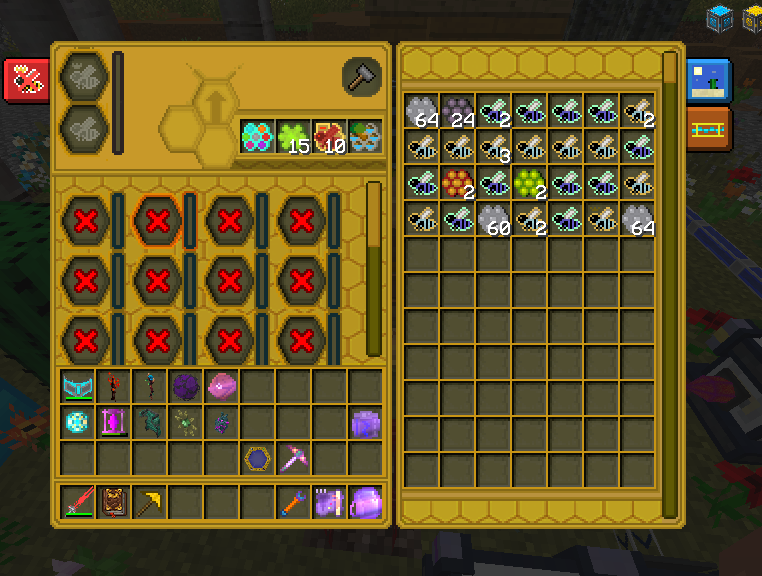Screen dimensions: 762x576
Task: Select the hexagonal gold-framed item in inventory
Action: tap(256, 458)
